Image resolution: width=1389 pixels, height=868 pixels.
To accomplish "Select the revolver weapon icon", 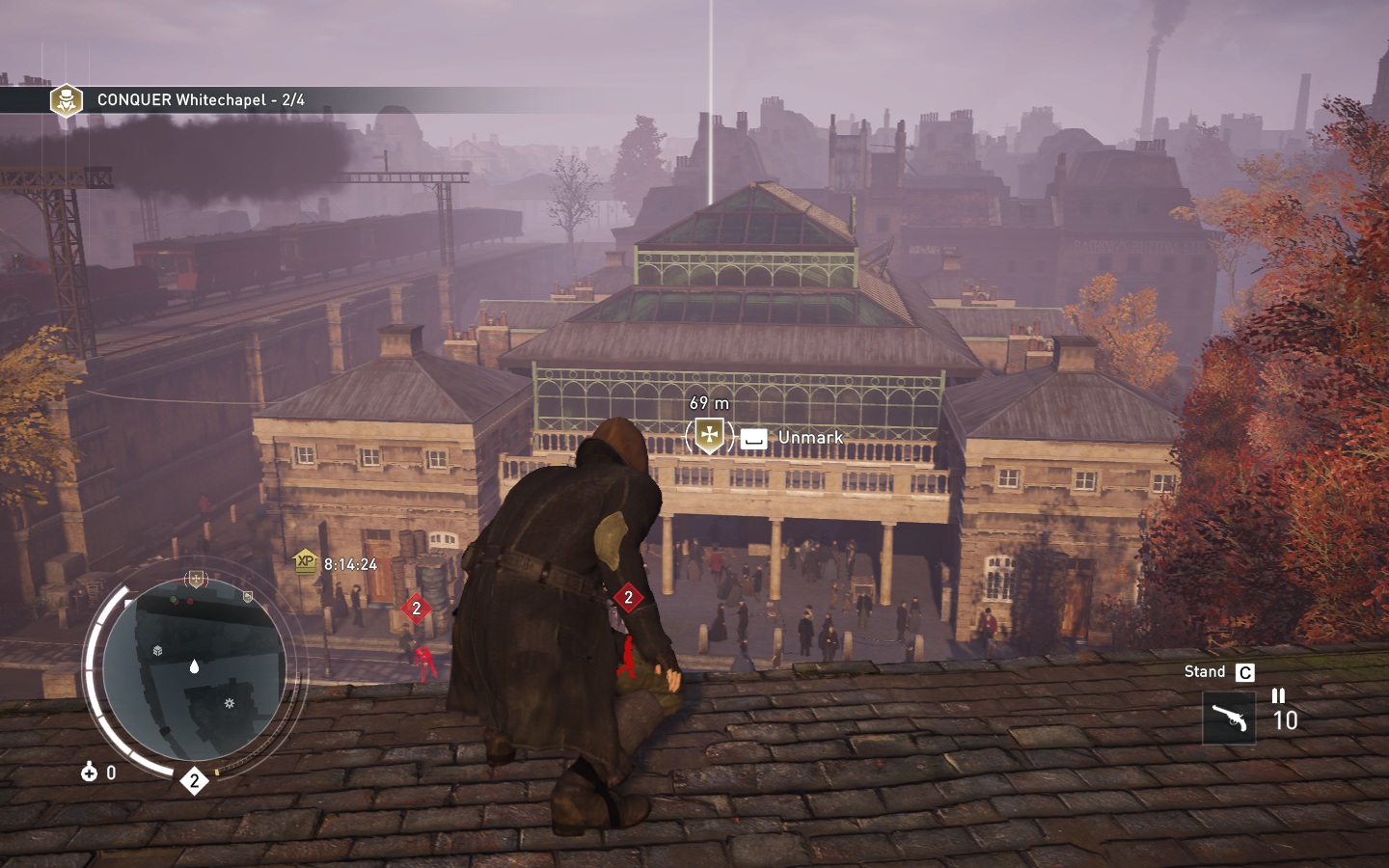I will (x=1229, y=718).
